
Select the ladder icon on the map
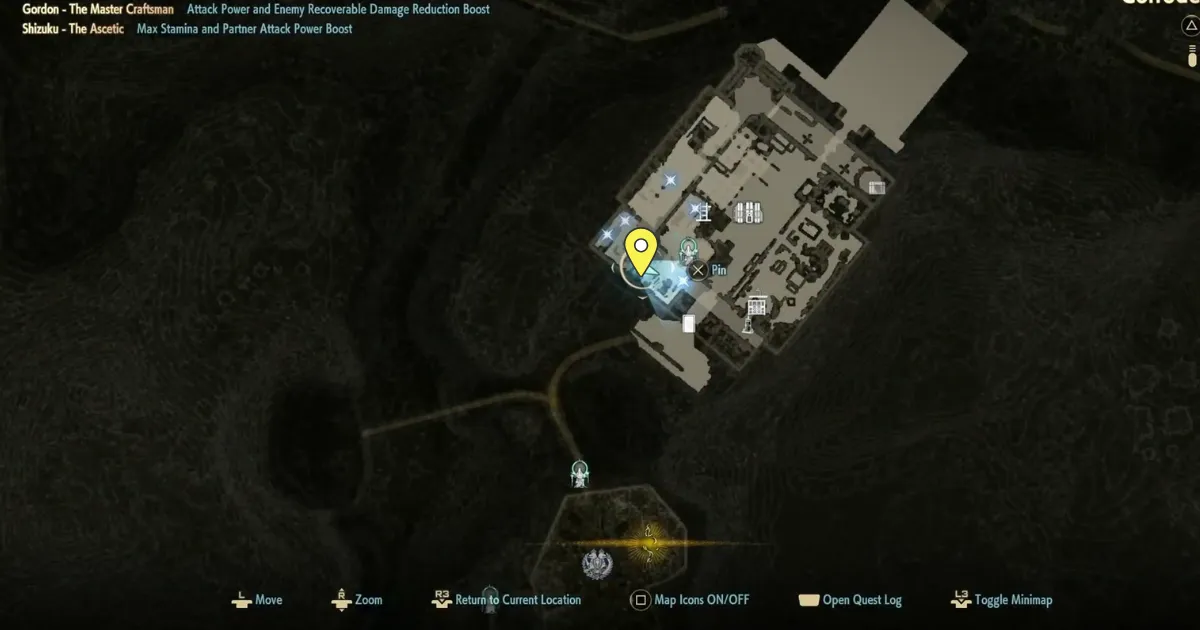pos(703,212)
